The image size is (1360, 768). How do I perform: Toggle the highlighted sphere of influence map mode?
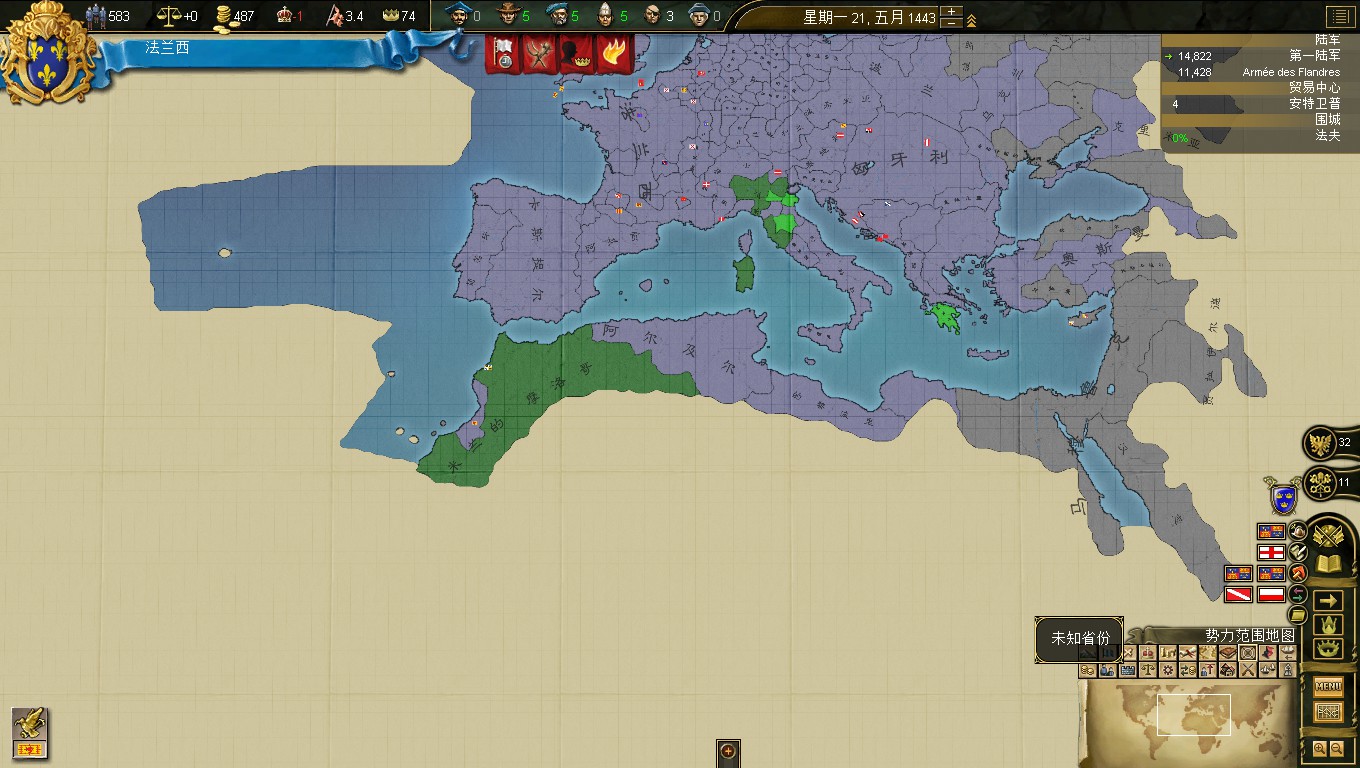1247,653
